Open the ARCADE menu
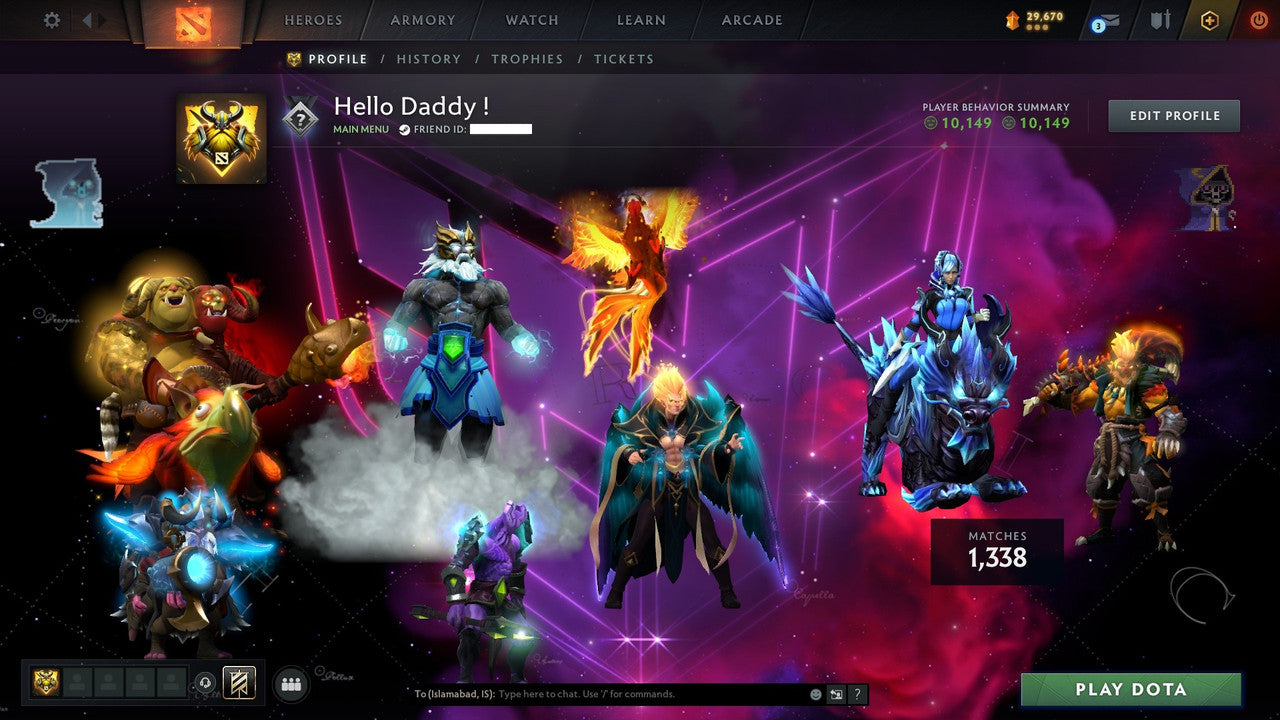 (751, 19)
